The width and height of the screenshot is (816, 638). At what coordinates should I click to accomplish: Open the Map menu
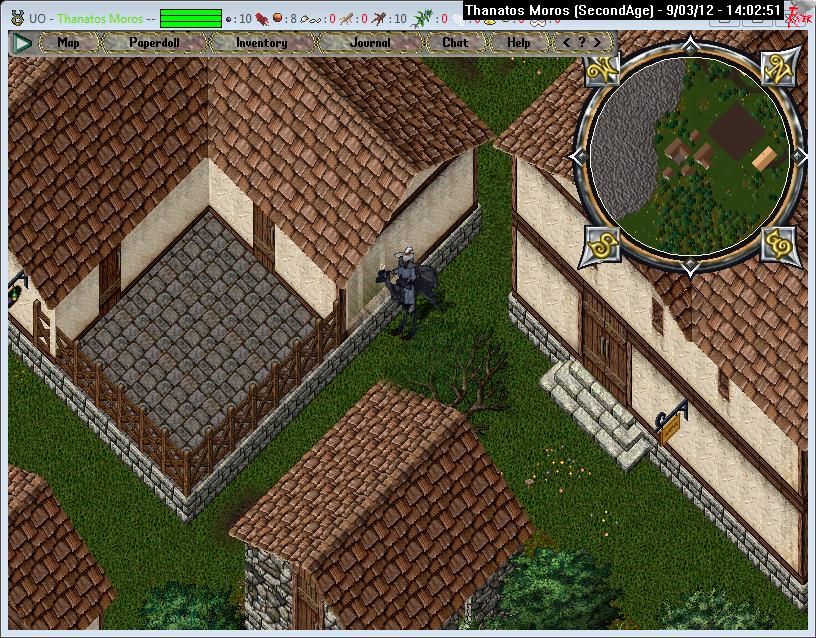(68, 43)
